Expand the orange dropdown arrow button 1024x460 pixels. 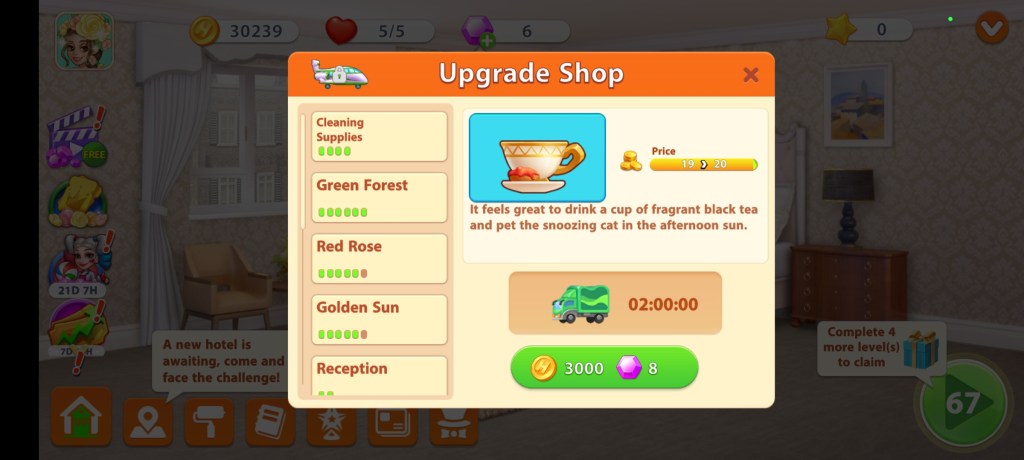pyautogui.click(x=991, y=29)
